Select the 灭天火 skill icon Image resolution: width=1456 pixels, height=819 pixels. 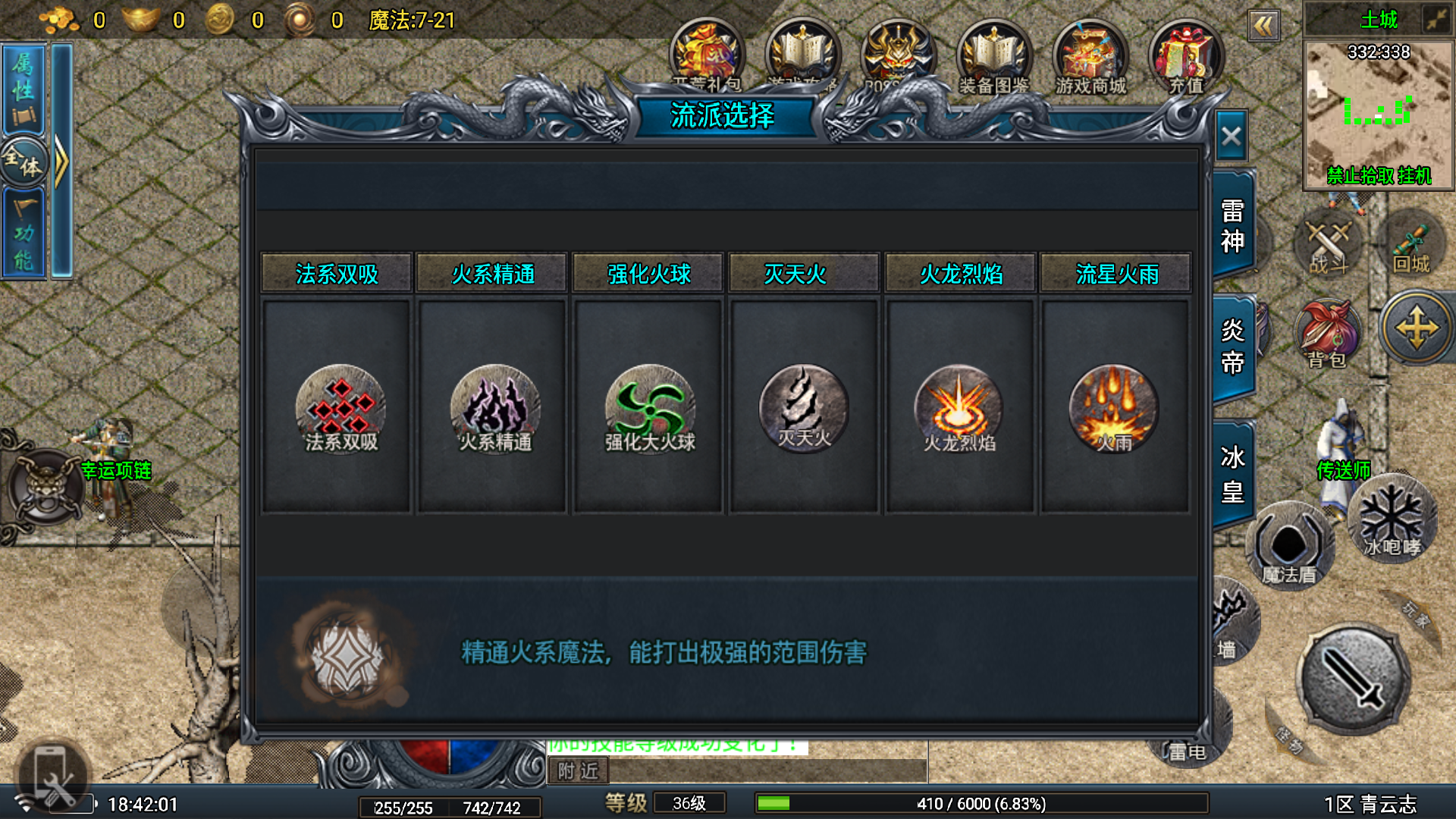pyautogui.click(x=804, y=407)
